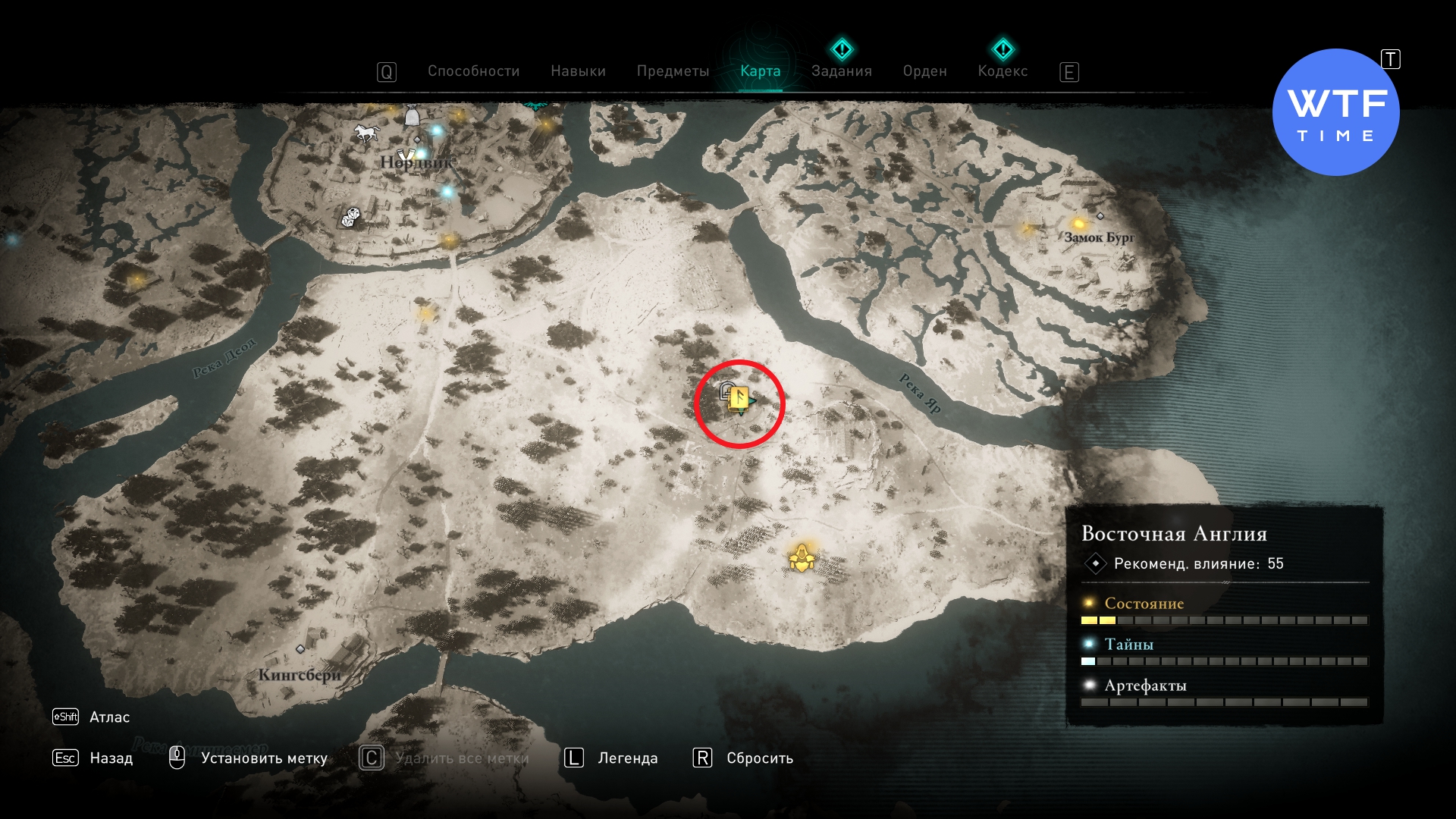1456x819 pixels.
Task: Select the white horse stable marker
Action: [366, 133]
